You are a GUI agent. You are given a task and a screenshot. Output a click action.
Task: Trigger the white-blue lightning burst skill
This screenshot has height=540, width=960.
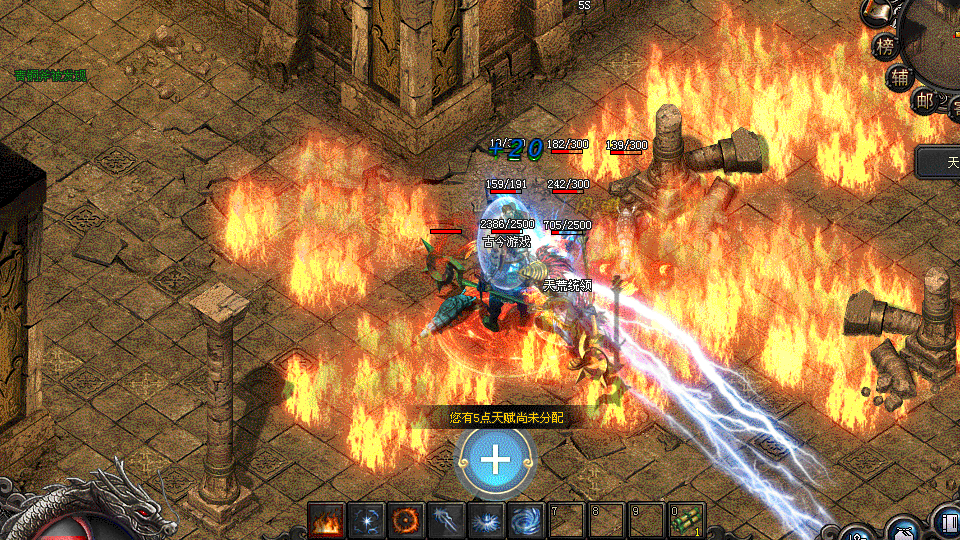point(485,521)
